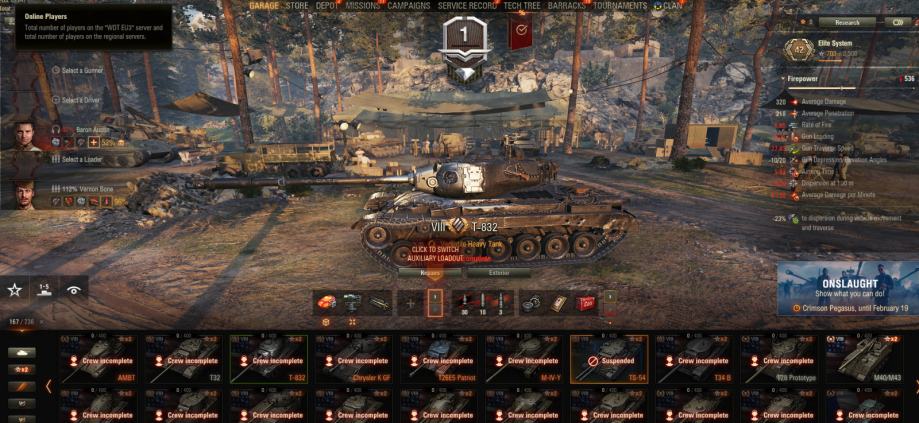
Task: Switch to the Tournaments tab
Action: click(619, 6)
